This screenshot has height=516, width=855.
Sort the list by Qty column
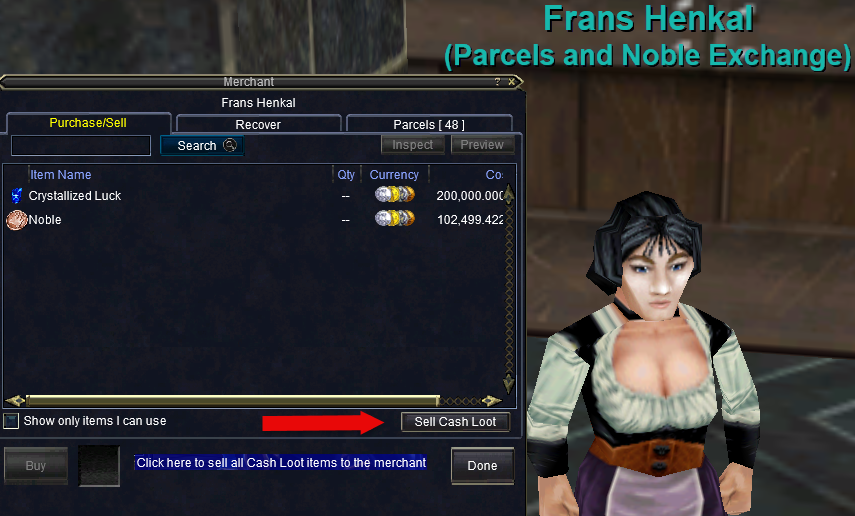(x=346, y=174)
